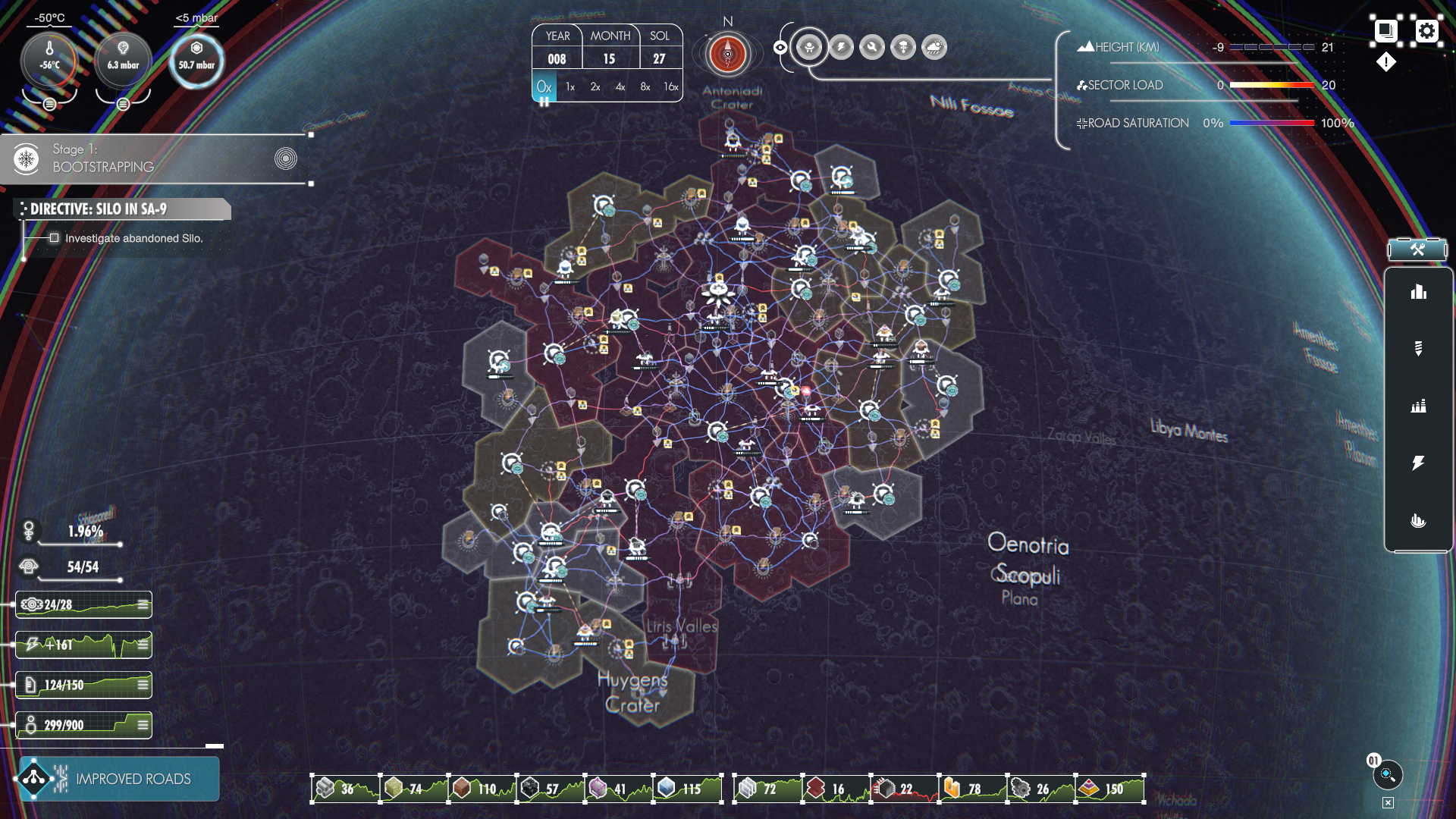Viewport: 1456px width, 819px height.
Task: Choose the city buildings construction category
Action: (1418, 293)
